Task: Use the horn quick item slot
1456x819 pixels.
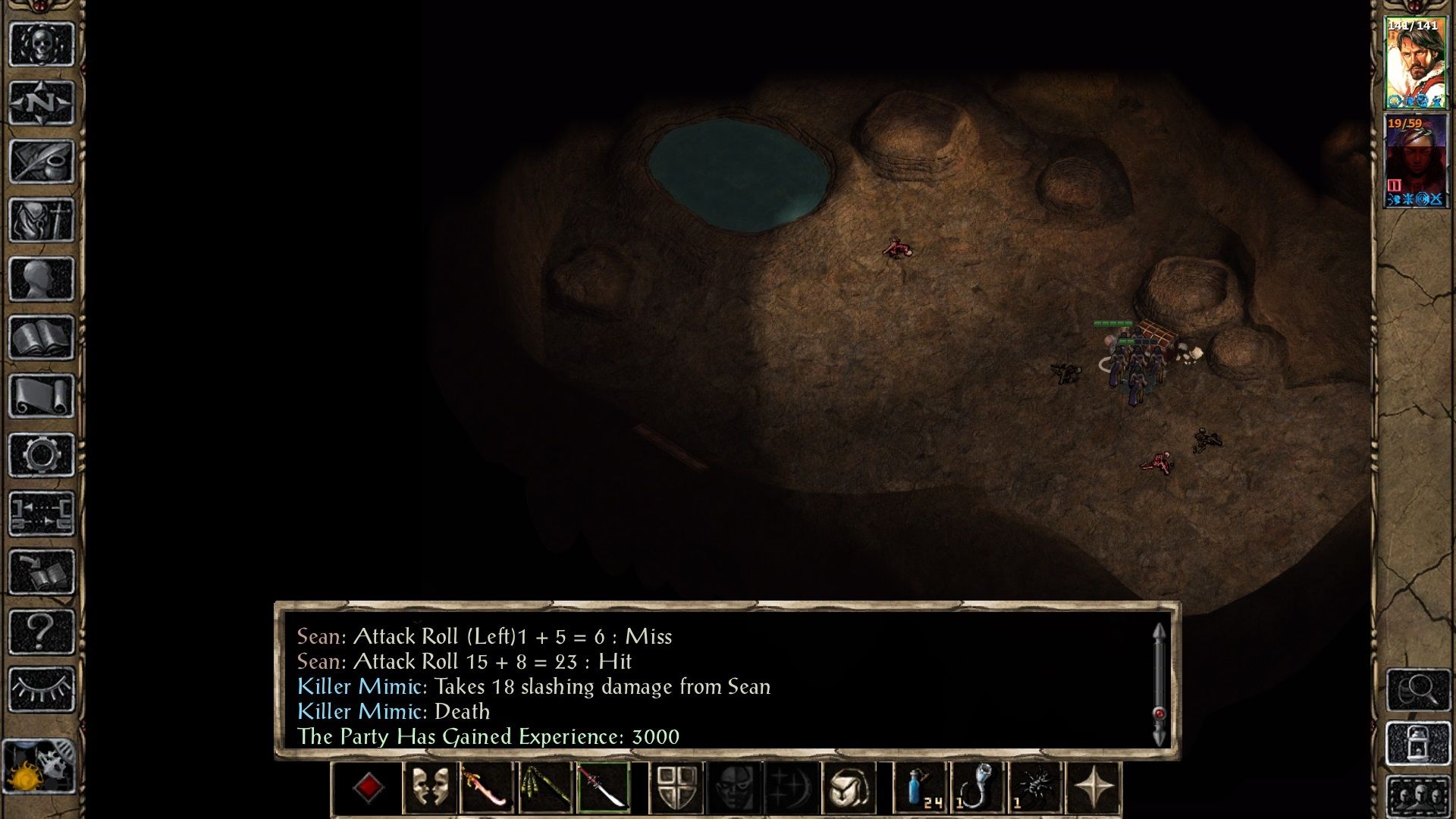Action: click(979, 786)
